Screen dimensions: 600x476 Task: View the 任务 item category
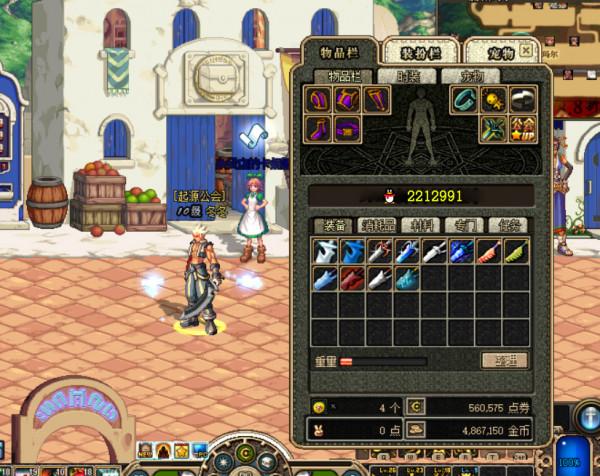(x=505, y=226)
